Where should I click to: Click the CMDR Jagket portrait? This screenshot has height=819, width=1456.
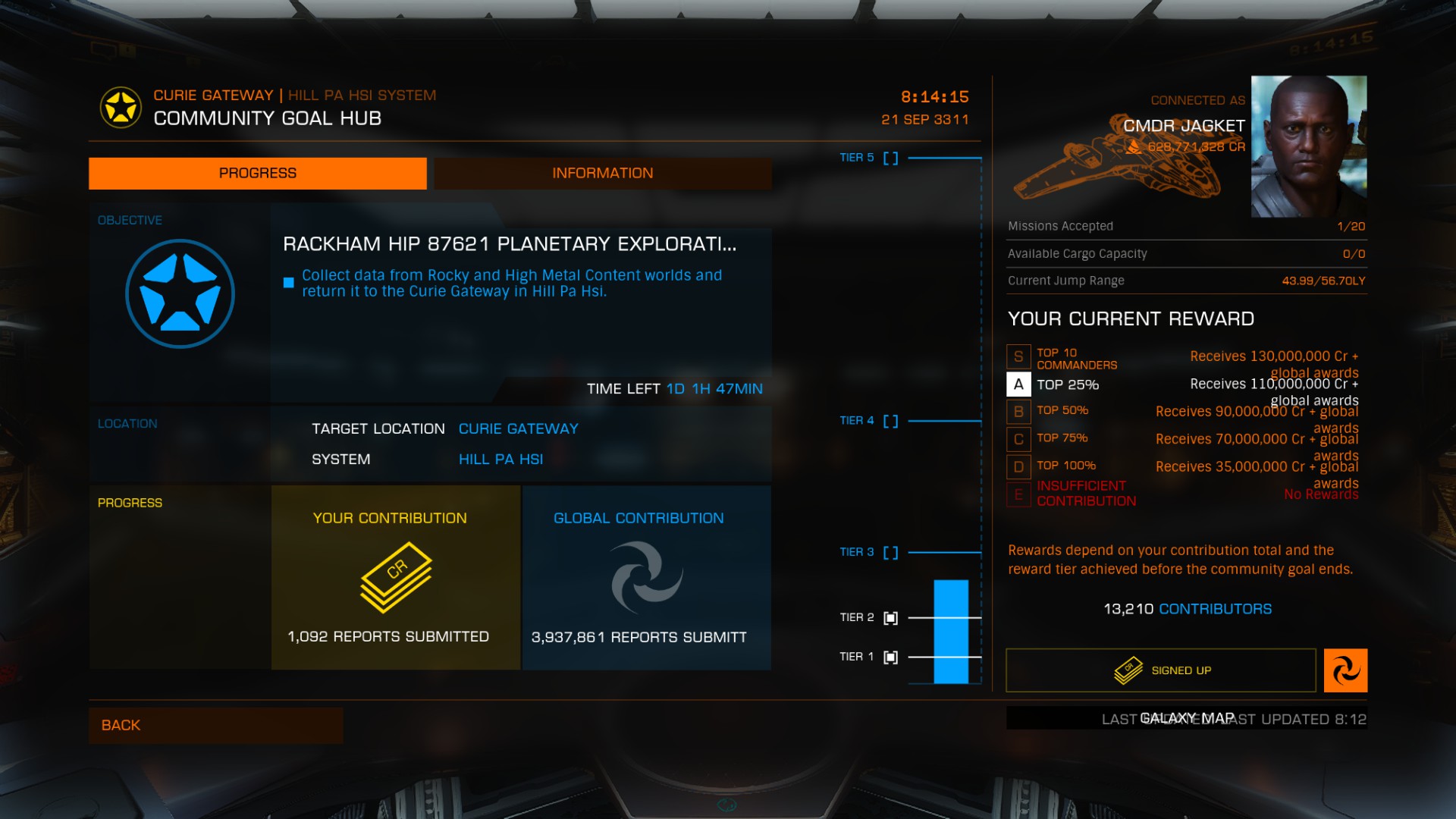[1308, 146]
